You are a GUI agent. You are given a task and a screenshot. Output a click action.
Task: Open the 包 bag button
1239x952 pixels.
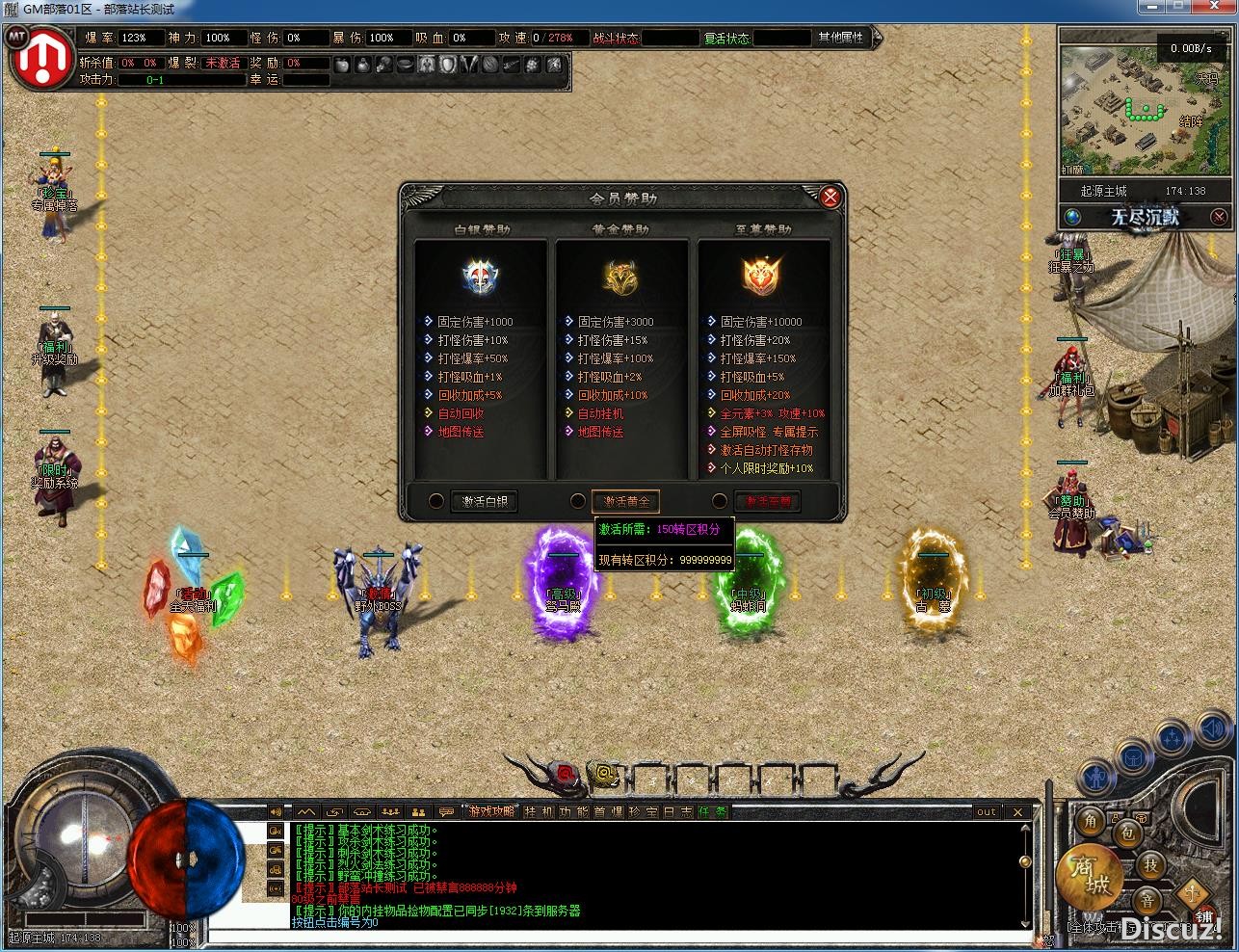pos(1127,832)
